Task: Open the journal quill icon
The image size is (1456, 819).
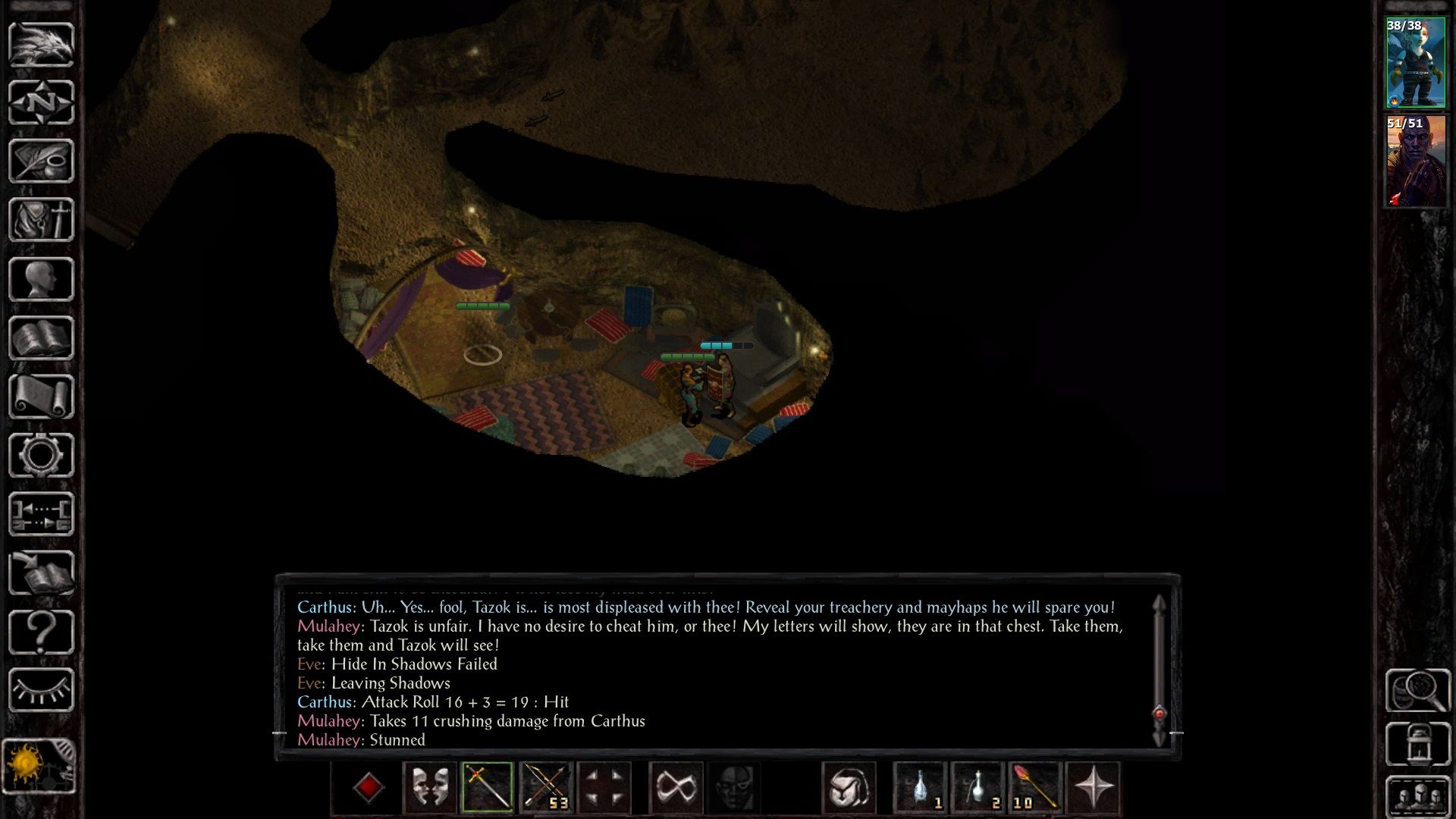Action: coord(41,161)
